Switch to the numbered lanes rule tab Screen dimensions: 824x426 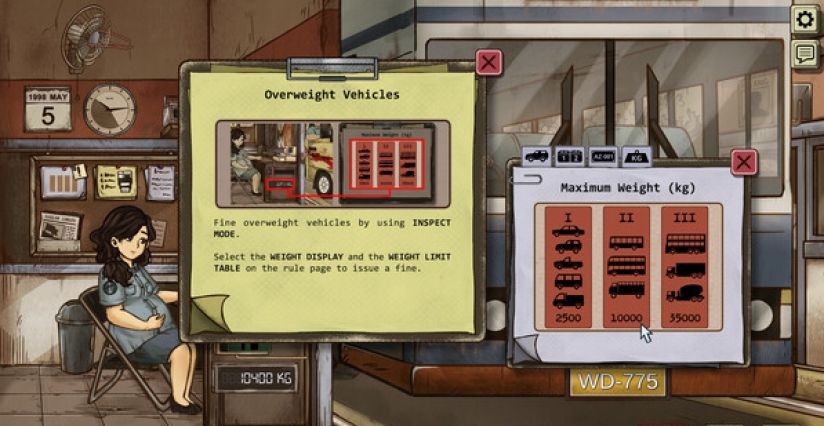coord(569,157)
